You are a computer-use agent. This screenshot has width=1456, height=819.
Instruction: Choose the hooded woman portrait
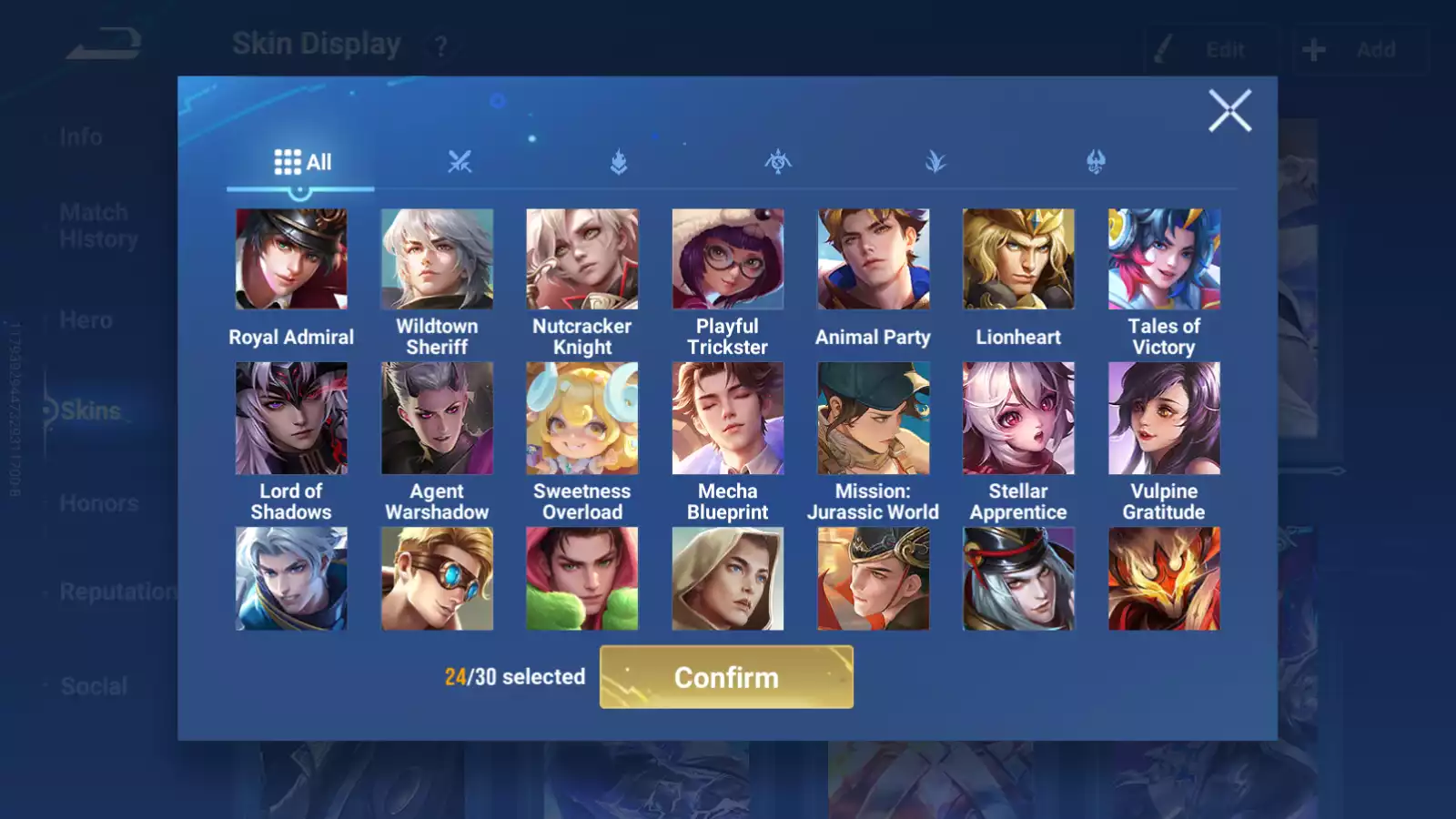click(x=728, y=579)
